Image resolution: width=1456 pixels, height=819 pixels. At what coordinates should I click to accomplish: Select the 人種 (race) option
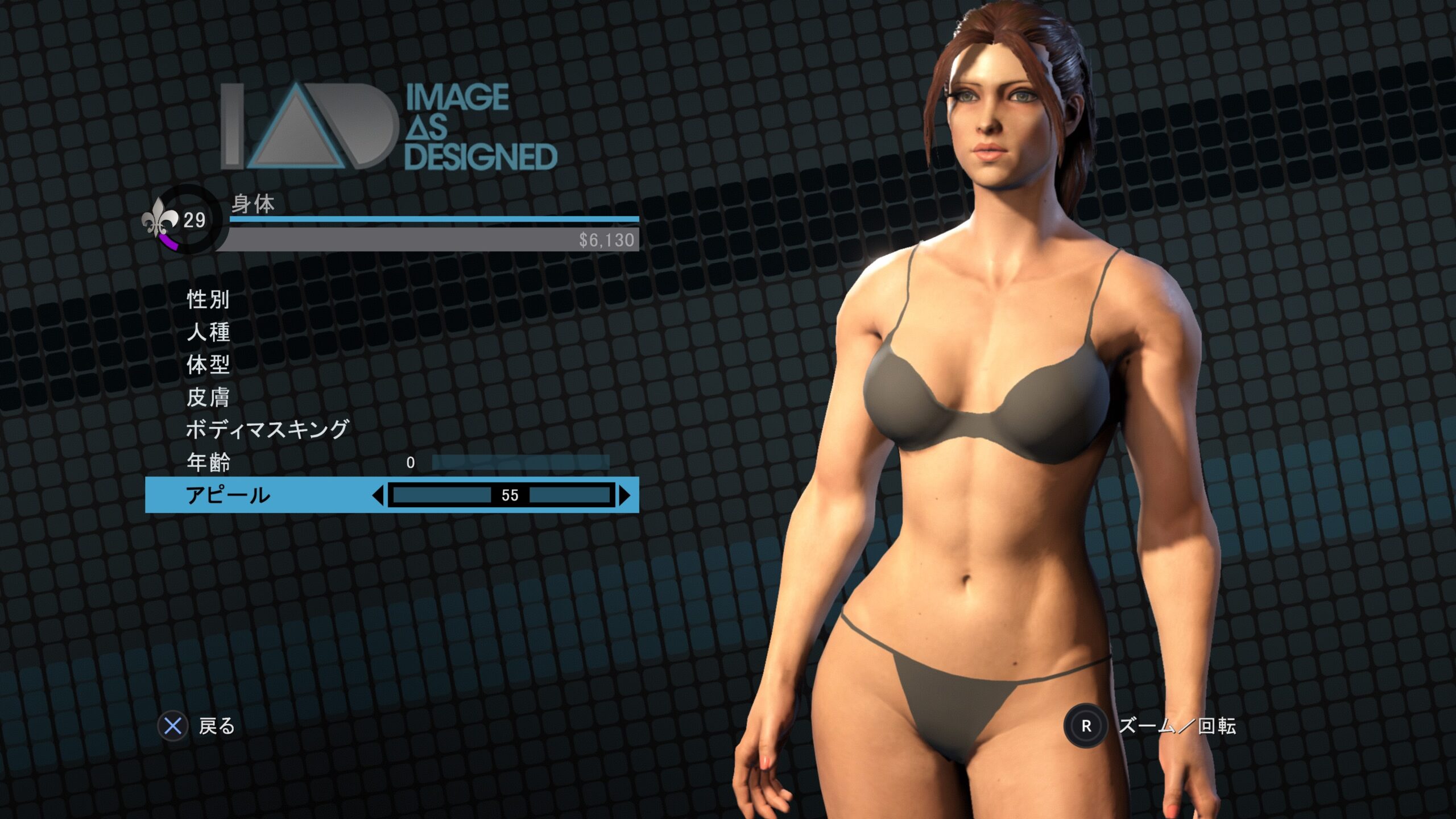208,332
